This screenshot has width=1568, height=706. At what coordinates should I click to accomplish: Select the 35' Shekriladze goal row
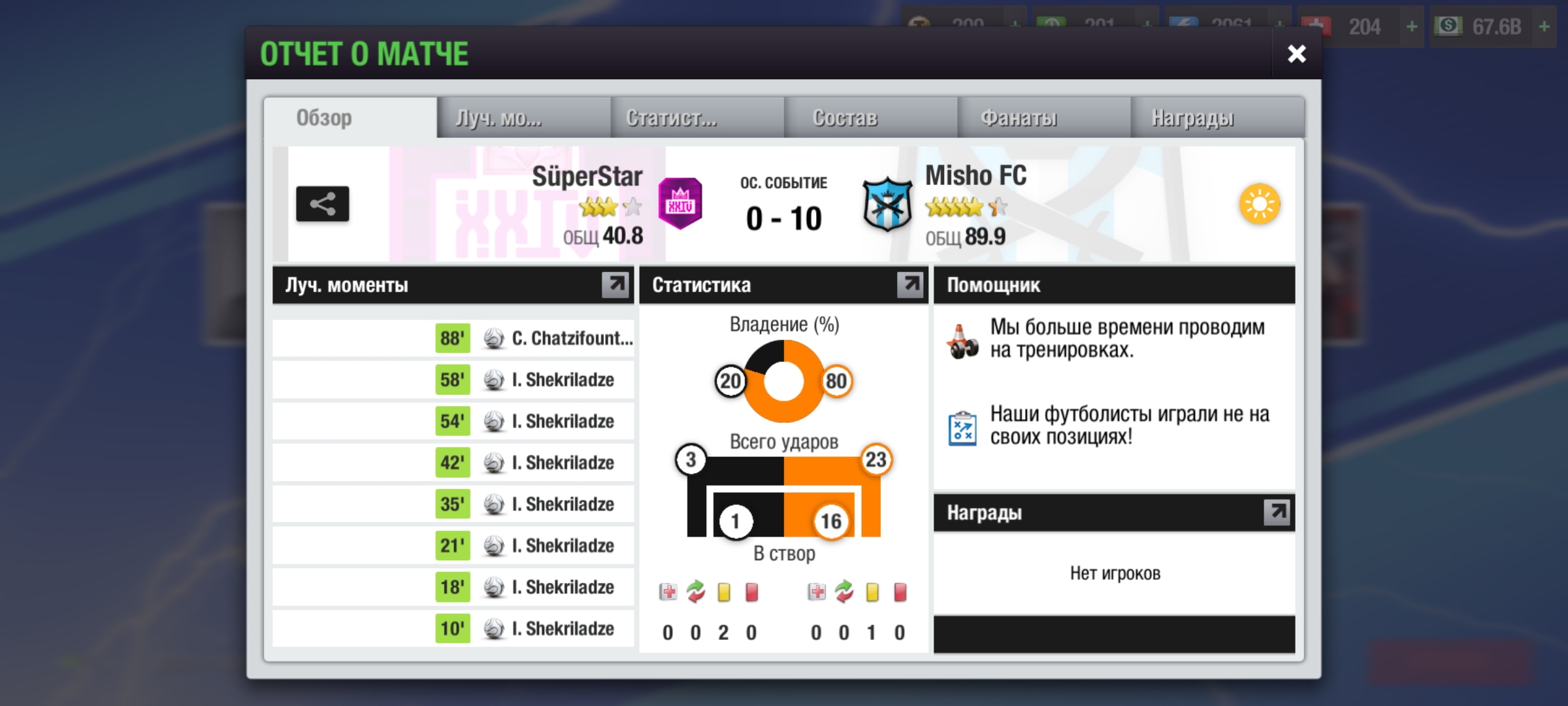coord(536,504)
